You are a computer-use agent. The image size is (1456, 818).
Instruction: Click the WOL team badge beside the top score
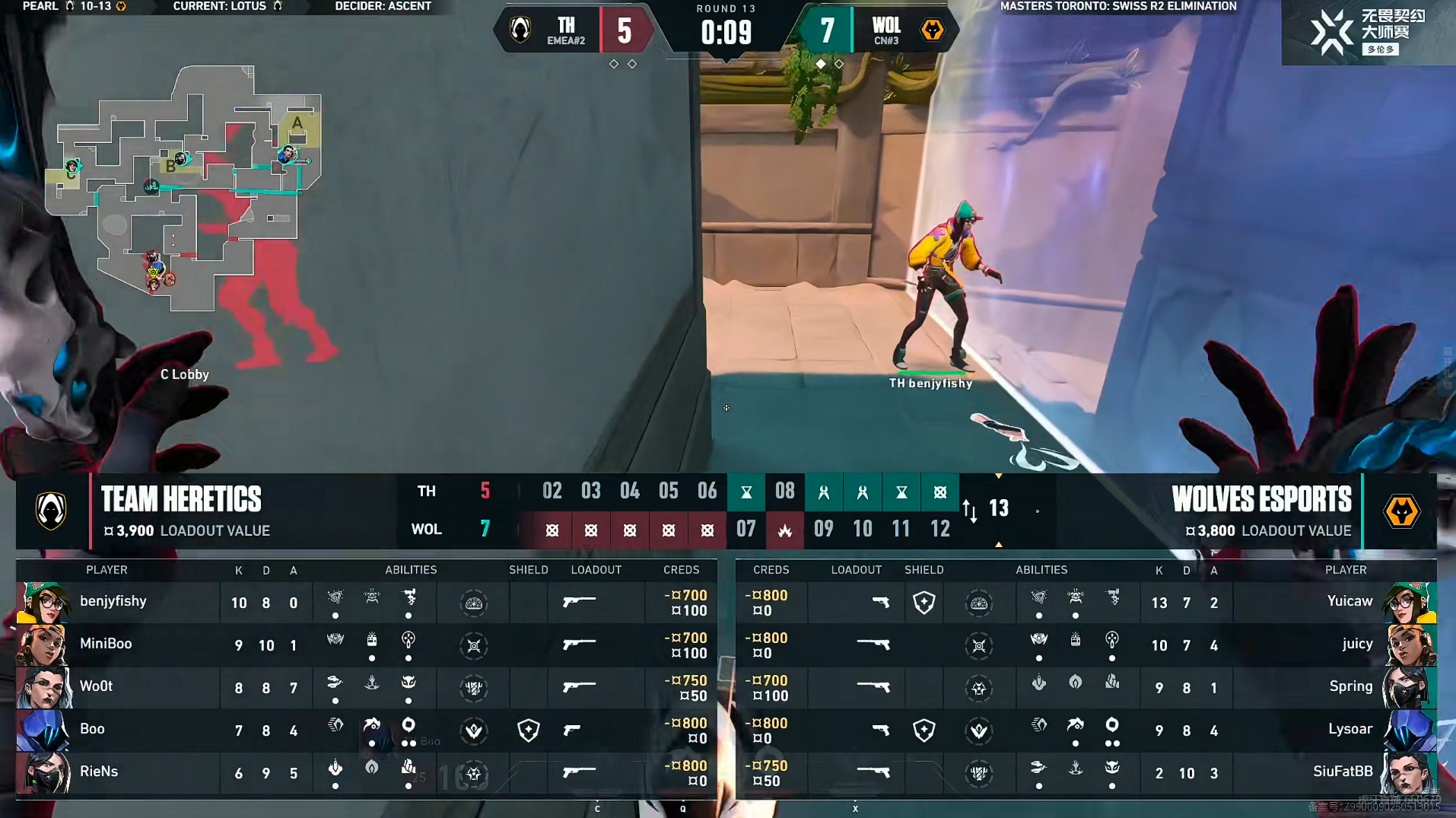pos(932,30)
